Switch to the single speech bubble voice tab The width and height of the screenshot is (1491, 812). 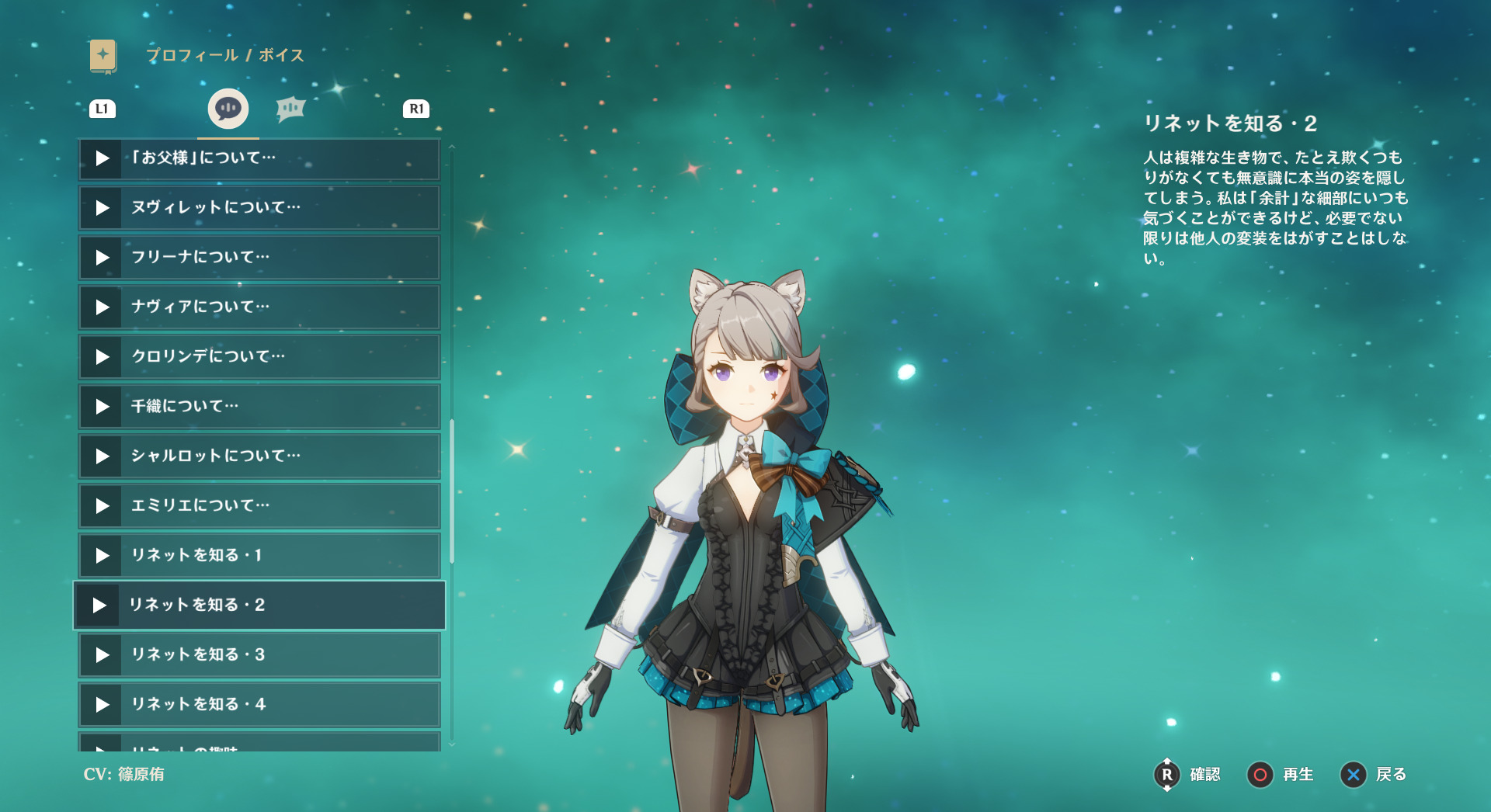coord(228,109)
